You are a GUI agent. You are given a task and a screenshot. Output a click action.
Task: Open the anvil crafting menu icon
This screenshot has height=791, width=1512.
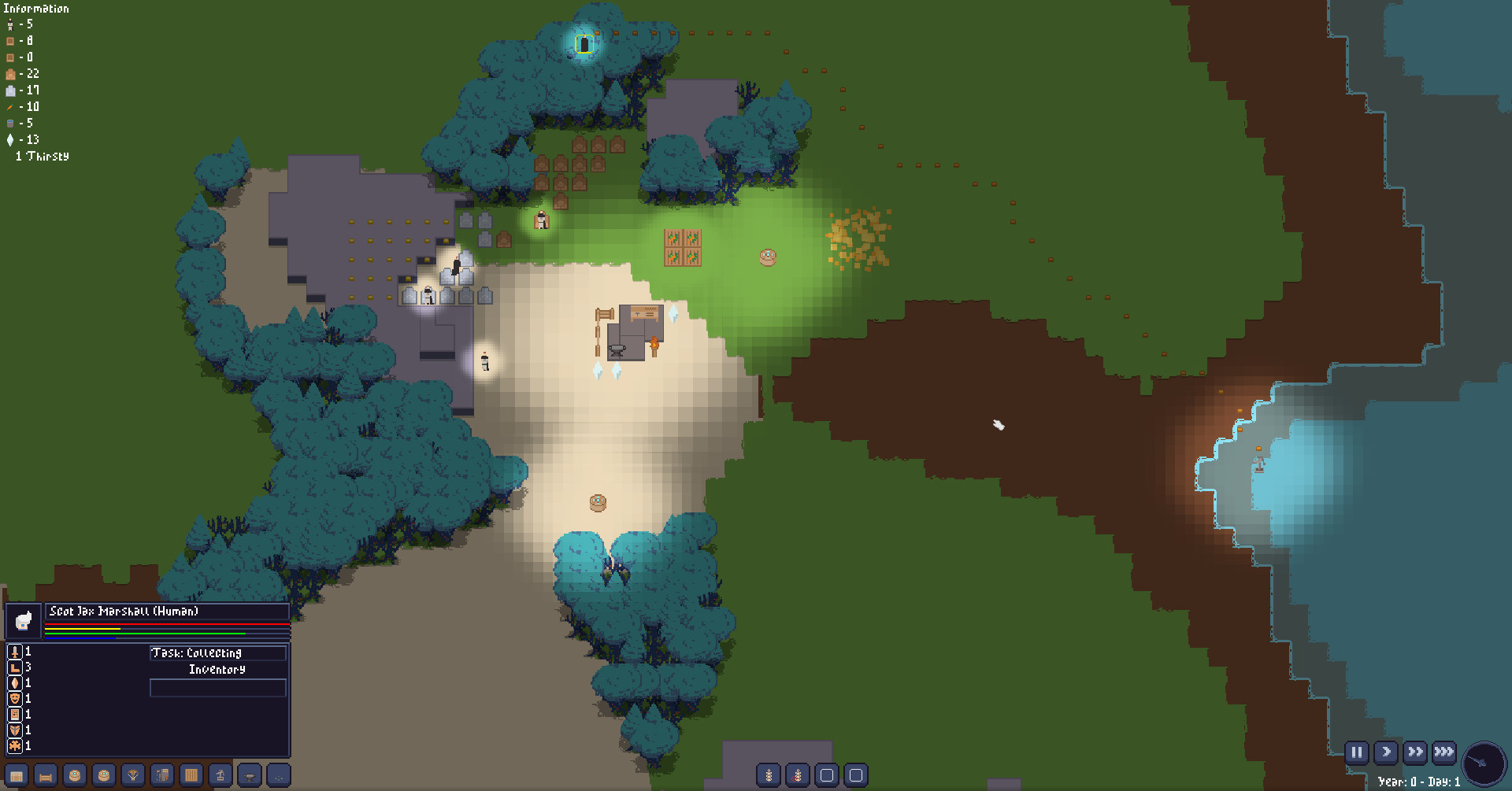249,774
